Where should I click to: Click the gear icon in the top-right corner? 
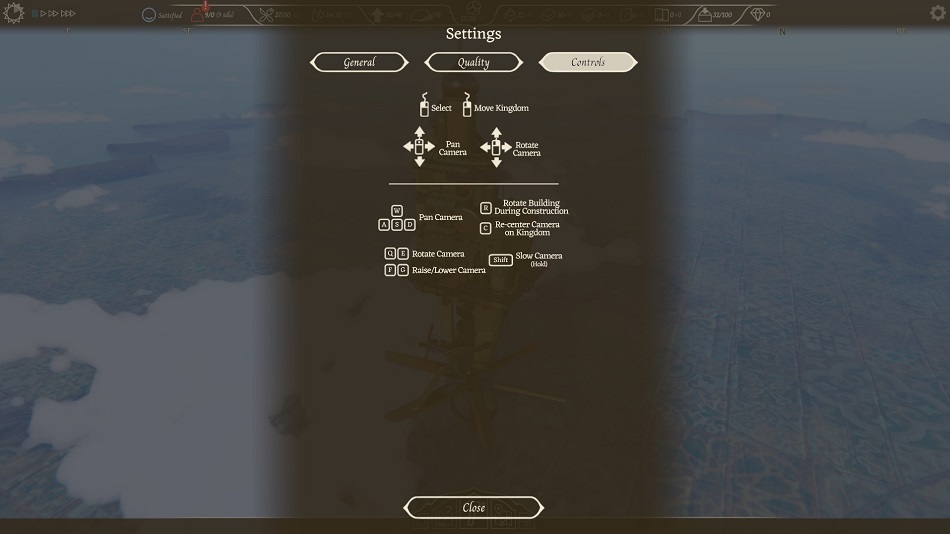(937, 13)
